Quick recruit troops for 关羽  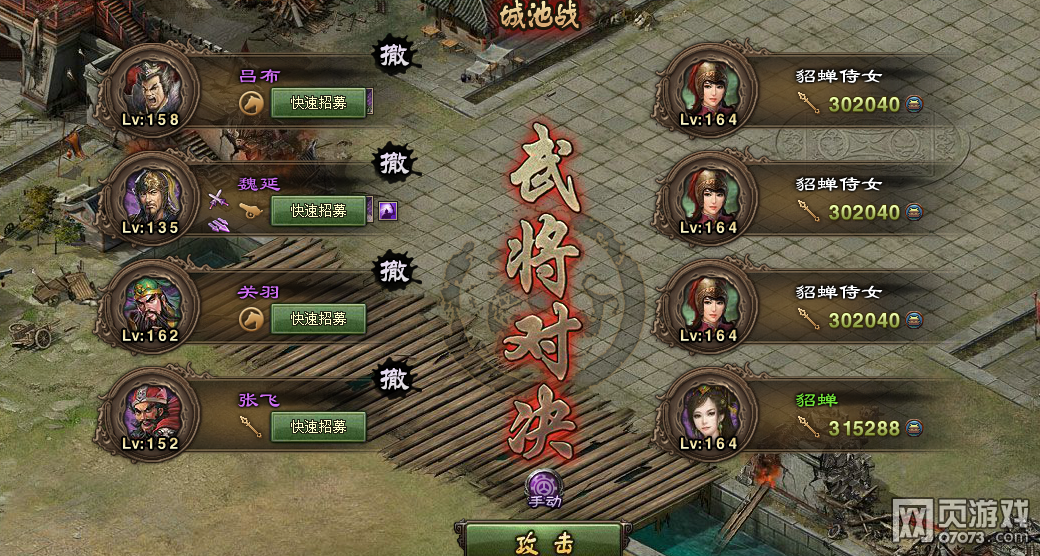click(x=318, y=319)
